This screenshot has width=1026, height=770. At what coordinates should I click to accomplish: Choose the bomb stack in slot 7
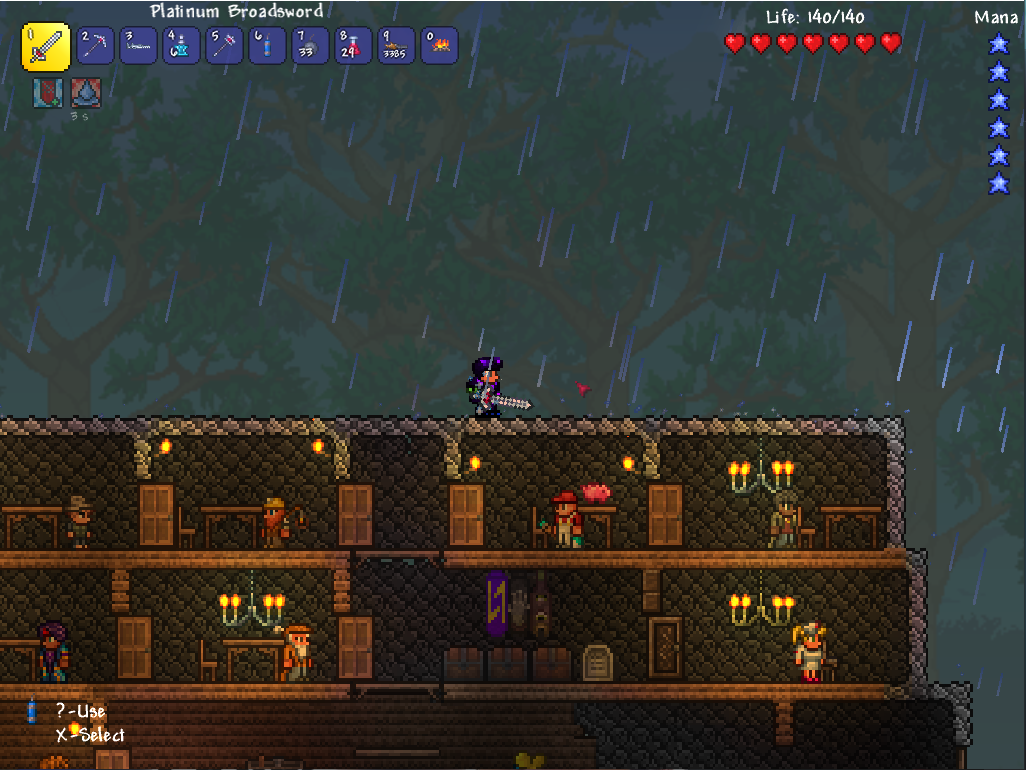click(310, 46)
